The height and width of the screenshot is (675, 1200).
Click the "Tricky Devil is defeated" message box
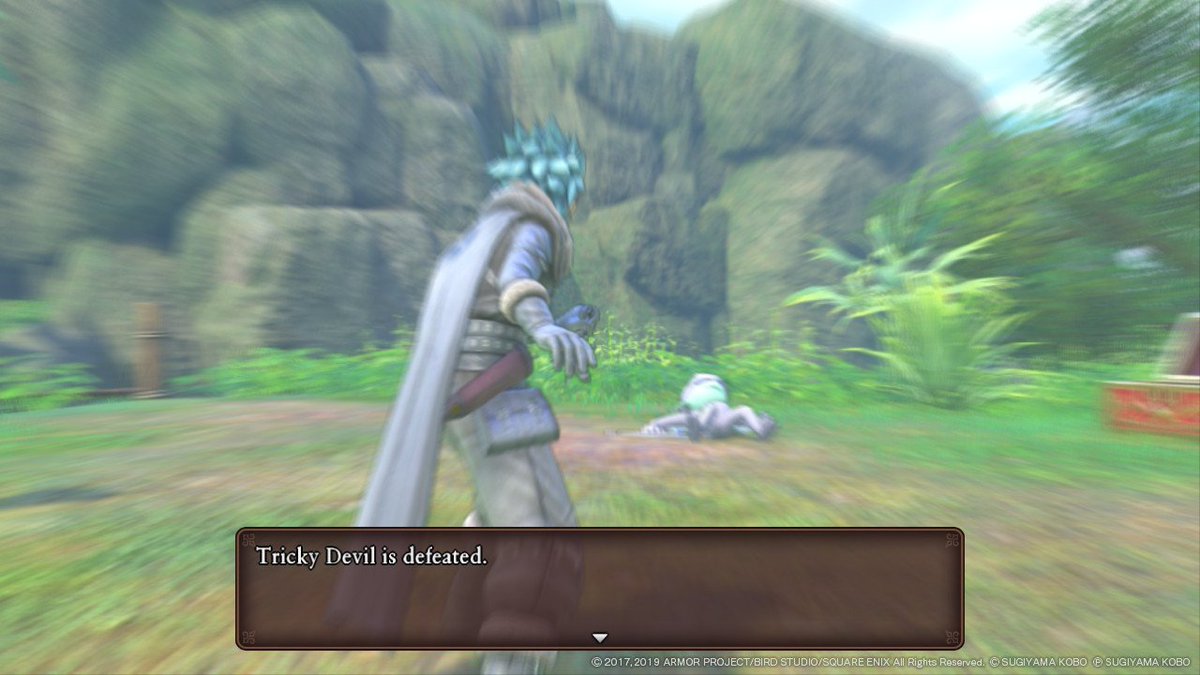click(599, 587)
